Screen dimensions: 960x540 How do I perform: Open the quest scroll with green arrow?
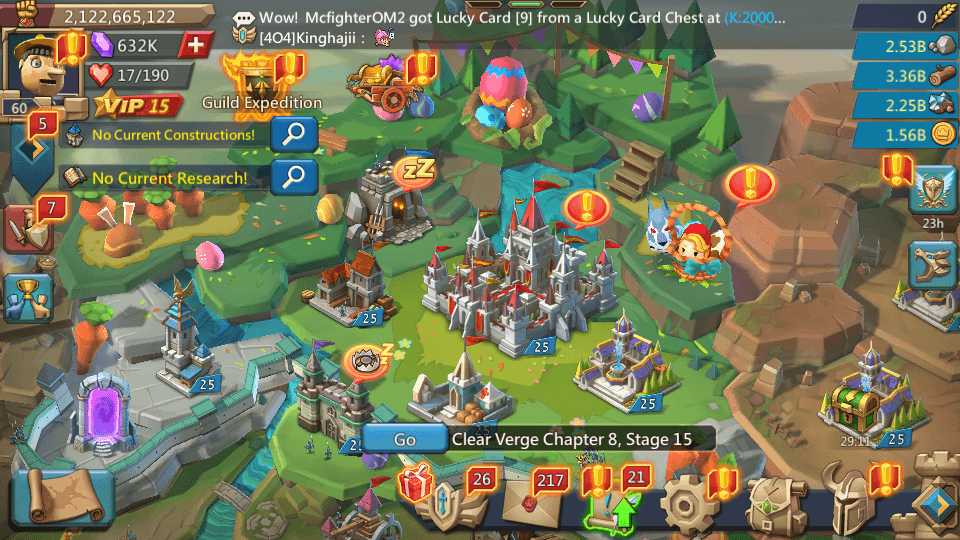(x=605, y=502)
